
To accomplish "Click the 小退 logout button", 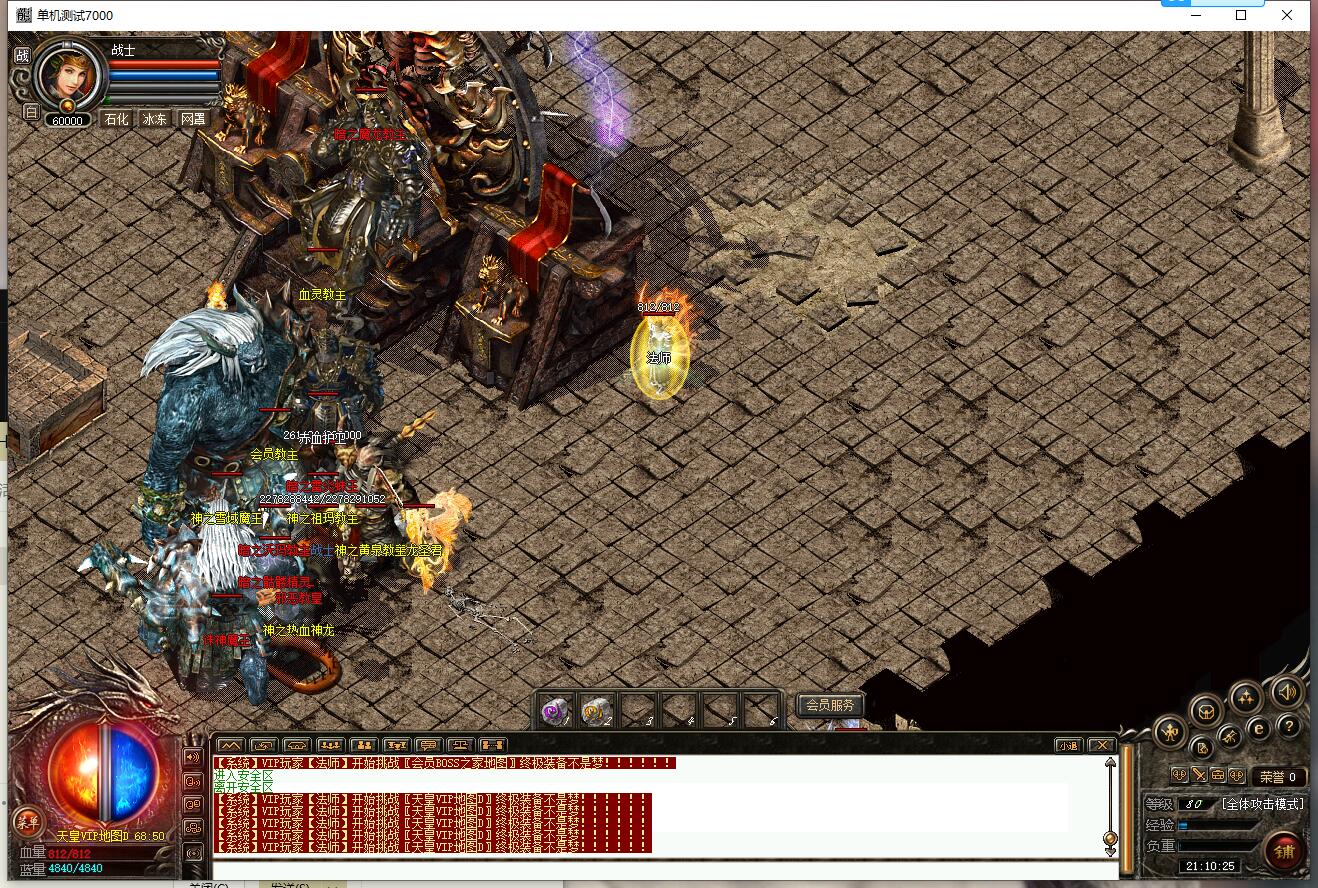I will (1068, 745).
